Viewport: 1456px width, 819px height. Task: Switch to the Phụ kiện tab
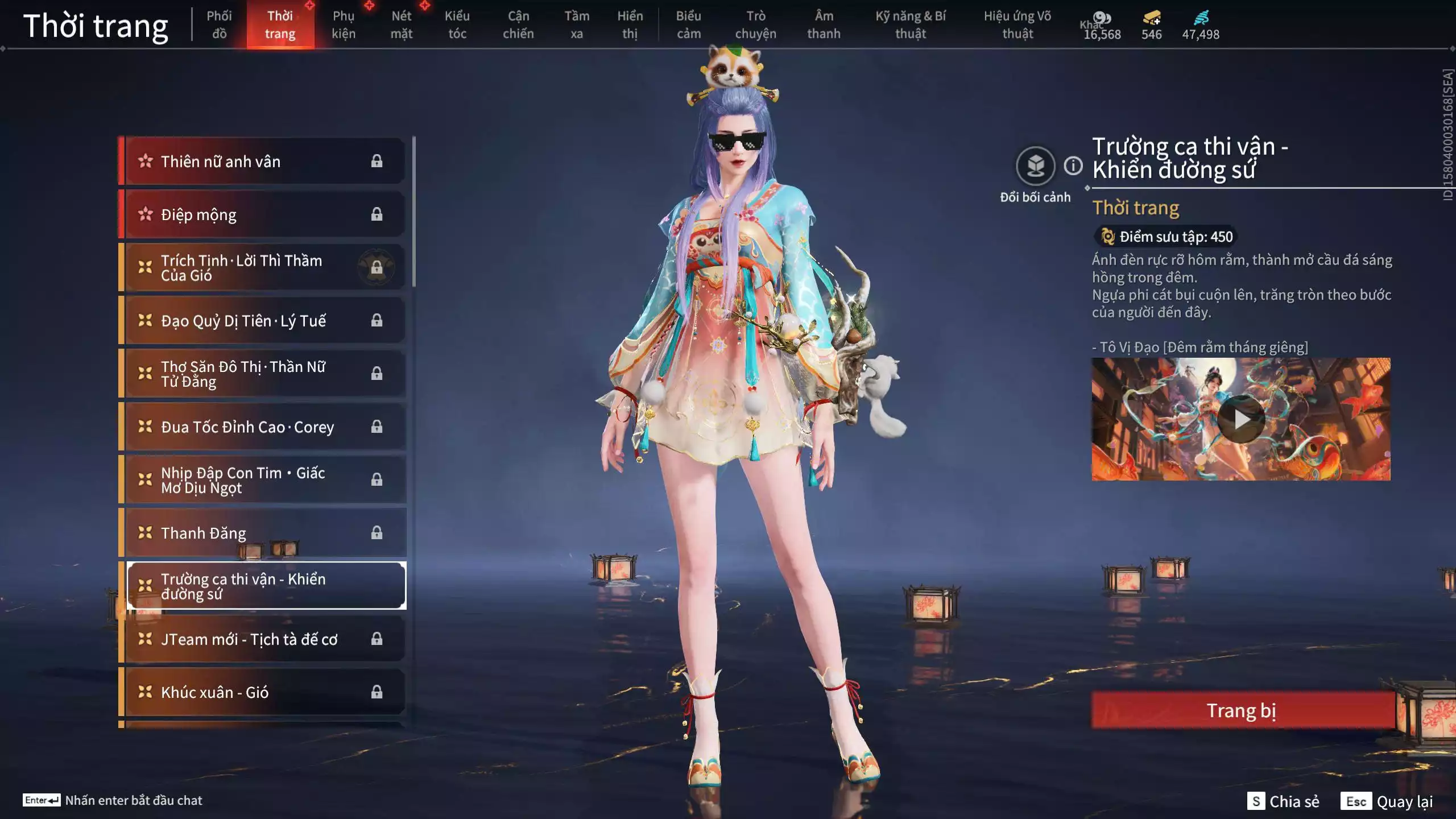(x=344, y=25)
